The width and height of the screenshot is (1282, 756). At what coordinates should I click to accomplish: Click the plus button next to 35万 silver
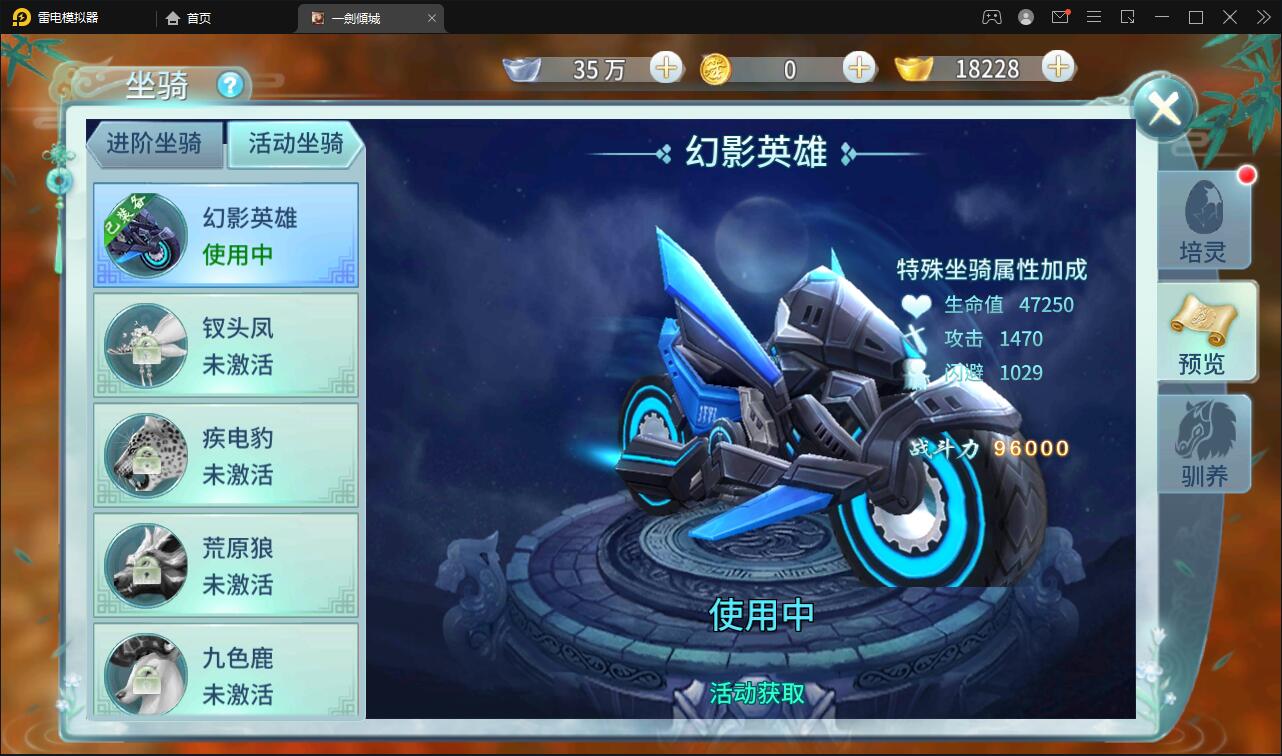[x=666, y=68]
